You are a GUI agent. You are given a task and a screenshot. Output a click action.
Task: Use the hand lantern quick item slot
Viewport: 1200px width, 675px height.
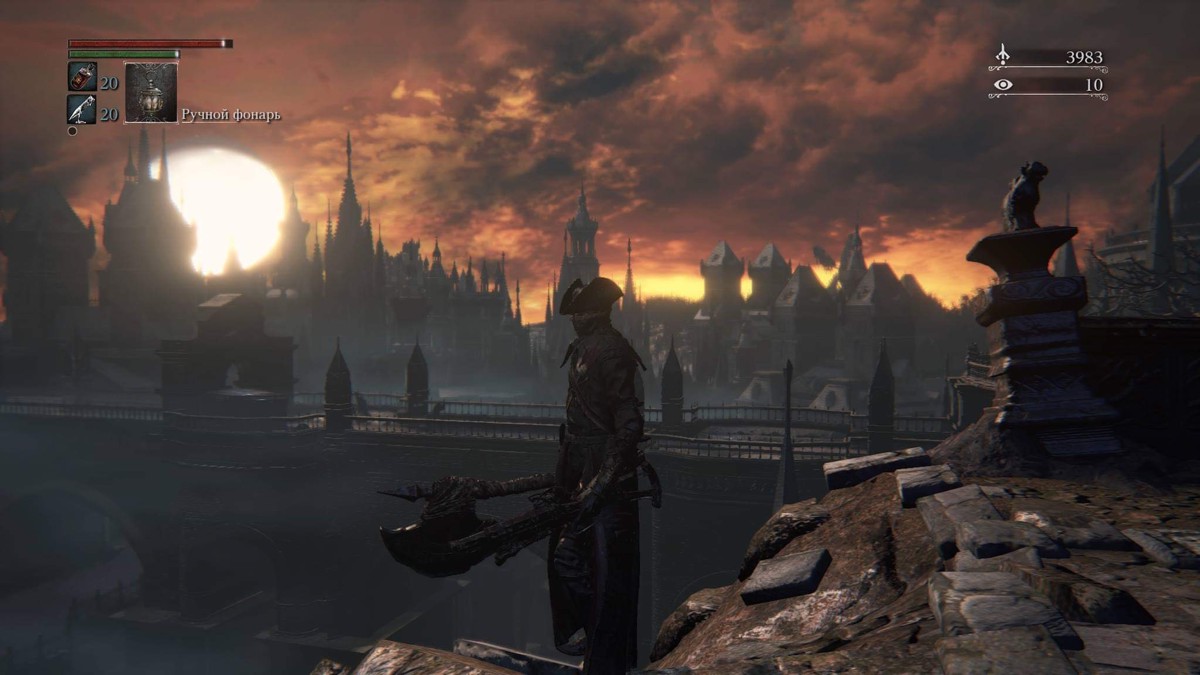click(151, 93)
